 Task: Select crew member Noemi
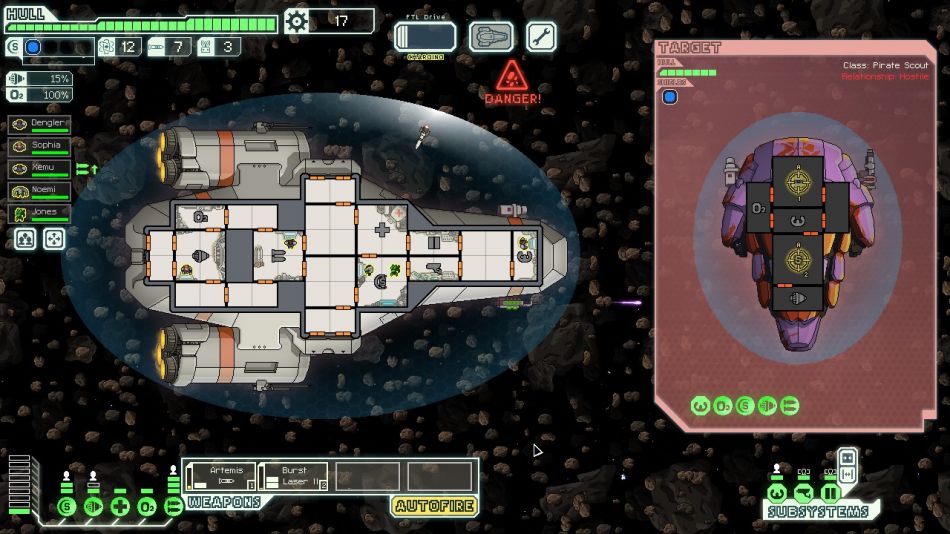(x=39, y=191)
